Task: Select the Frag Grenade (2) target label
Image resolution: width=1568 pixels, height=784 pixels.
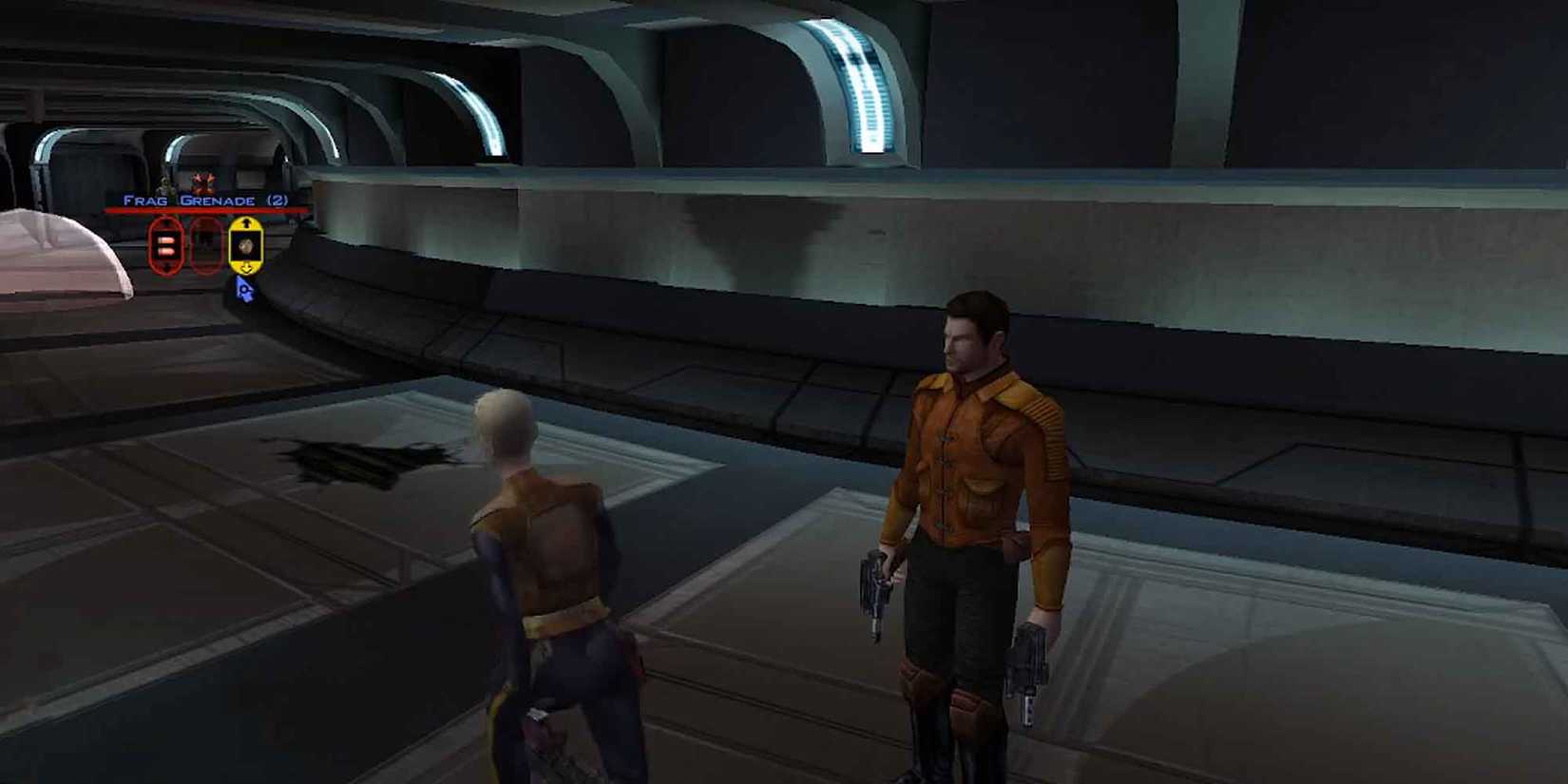Action: [206, 200]
